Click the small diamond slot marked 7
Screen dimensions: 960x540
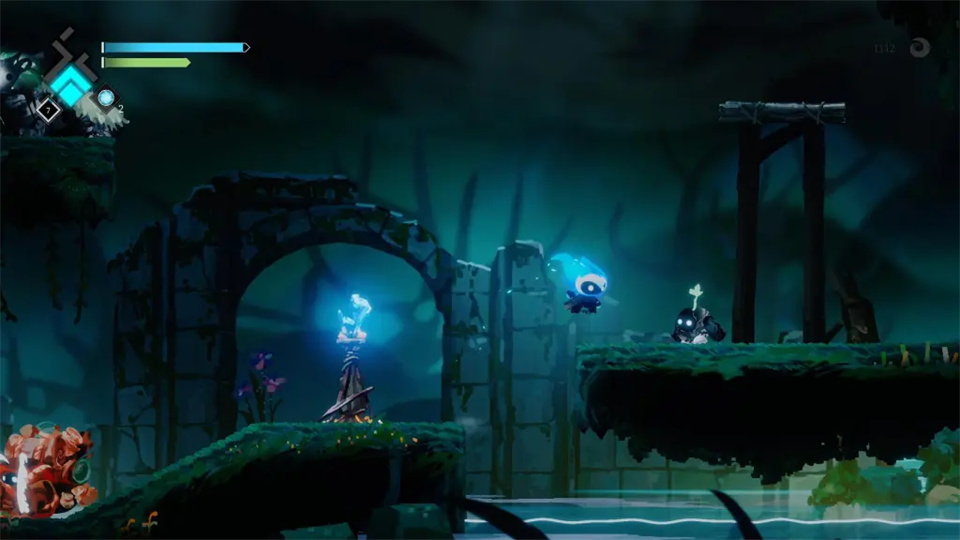(46, 109)
